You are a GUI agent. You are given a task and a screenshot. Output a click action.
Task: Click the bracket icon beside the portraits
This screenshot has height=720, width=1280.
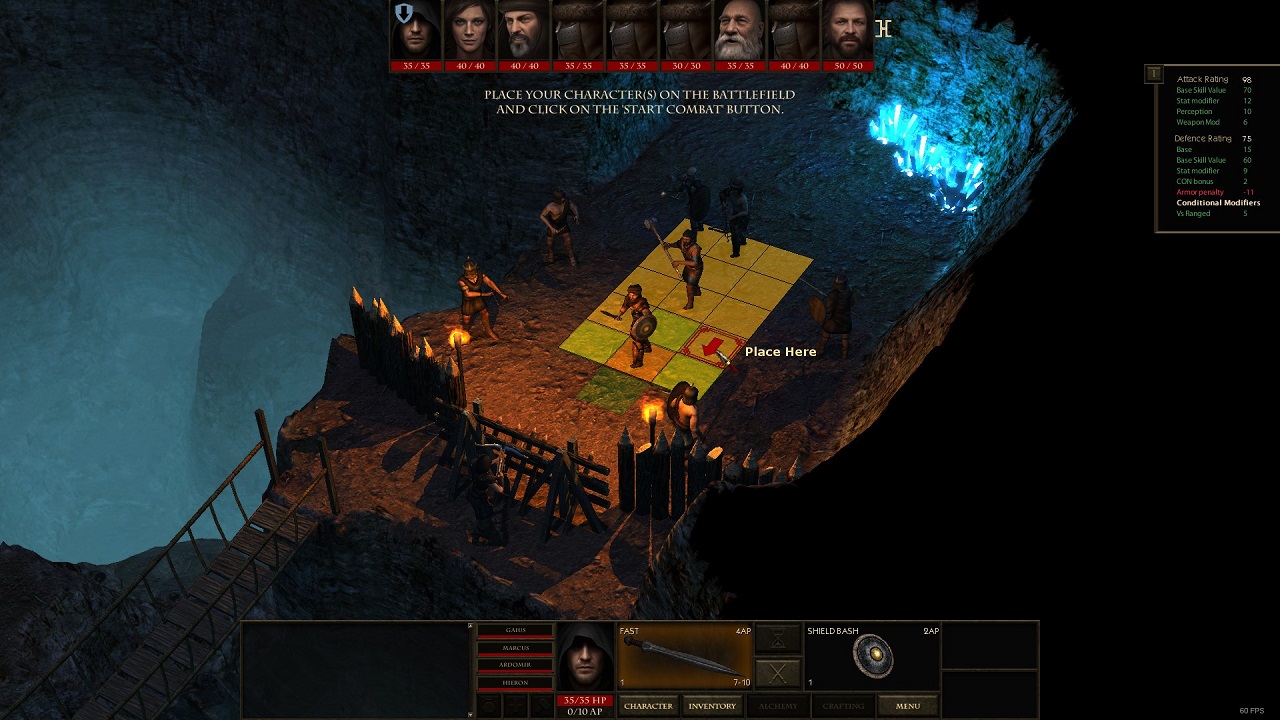883,29
